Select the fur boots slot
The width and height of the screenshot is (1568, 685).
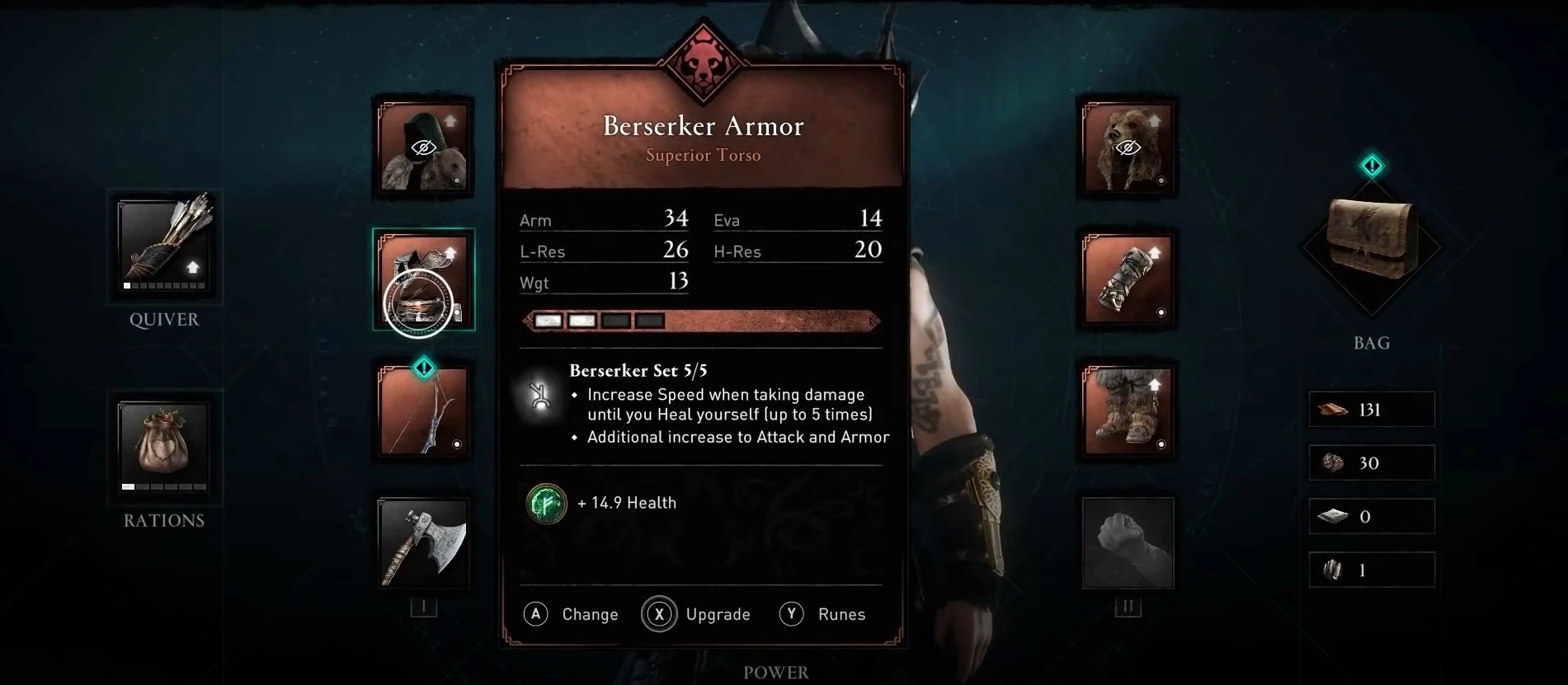coord(1127,411)
